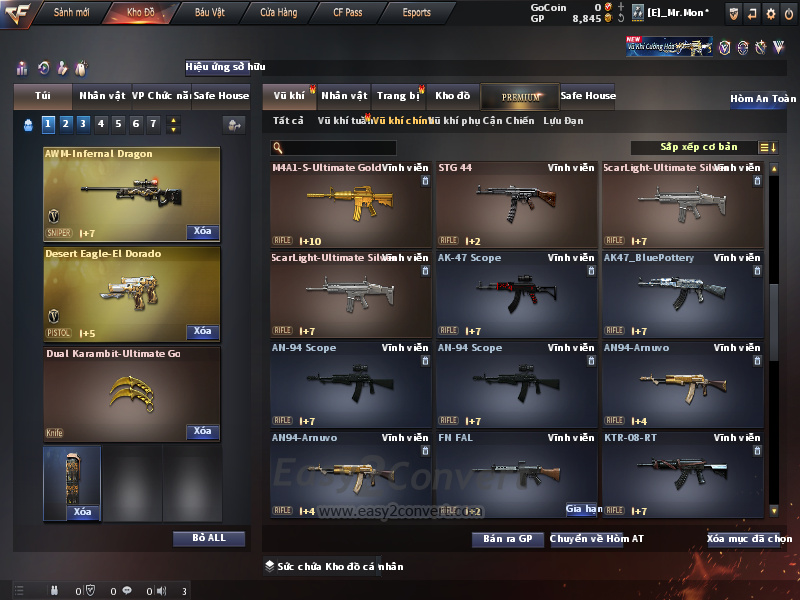Filter by Cận Chiến melee weapons

[x=505, y=121]
